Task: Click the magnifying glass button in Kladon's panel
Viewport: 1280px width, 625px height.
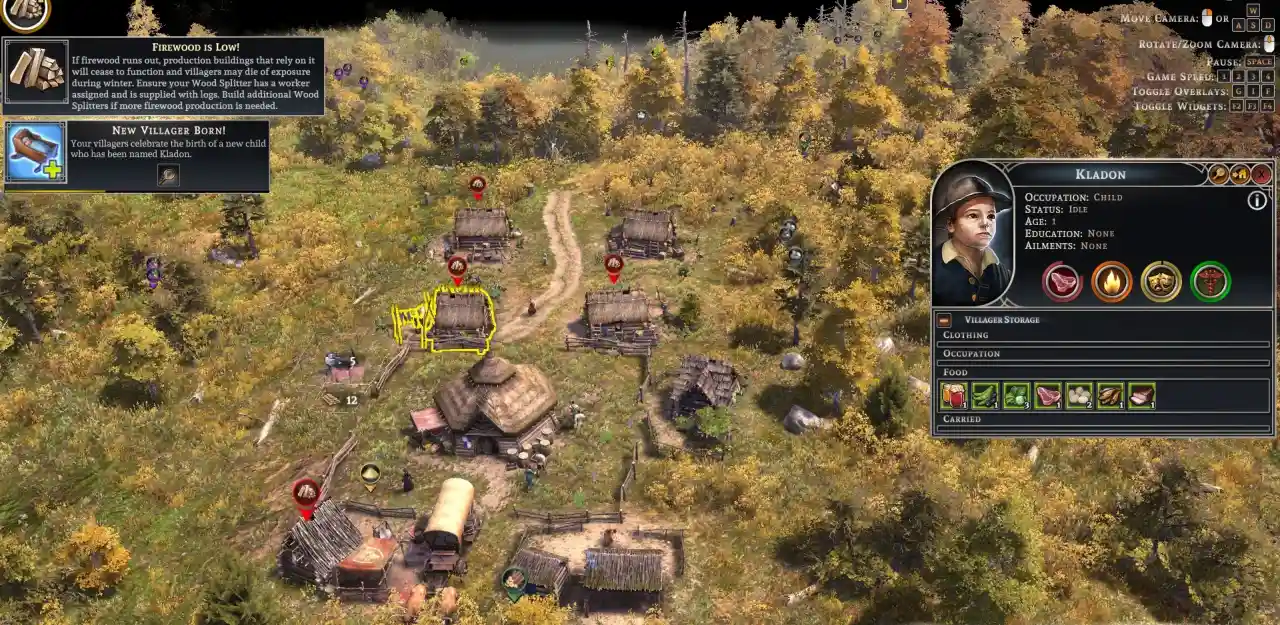Action: coord(1218,174)
